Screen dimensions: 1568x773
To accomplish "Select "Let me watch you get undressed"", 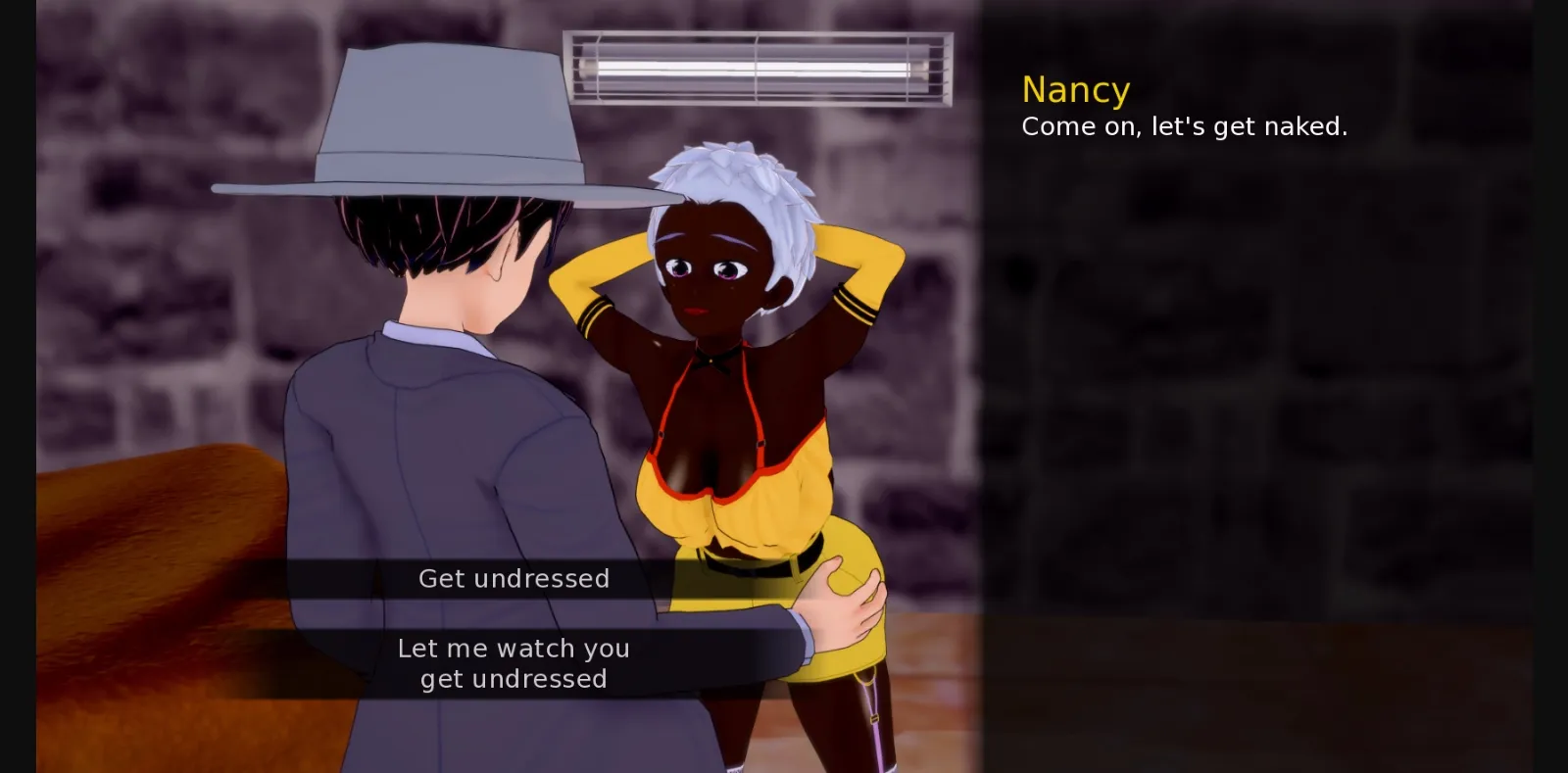I will point(514,662).
